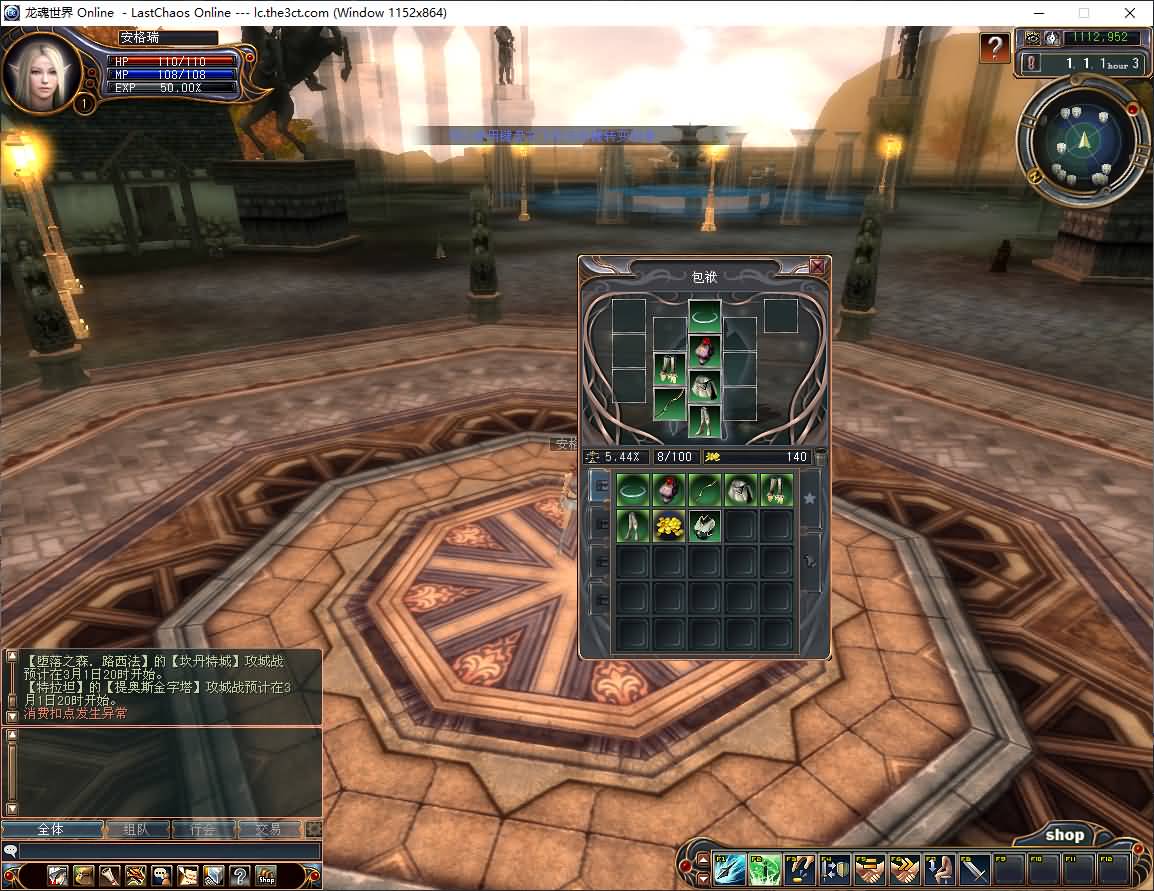
Task: Select the bow item in the bag grid
Action: tap(704, 490)
